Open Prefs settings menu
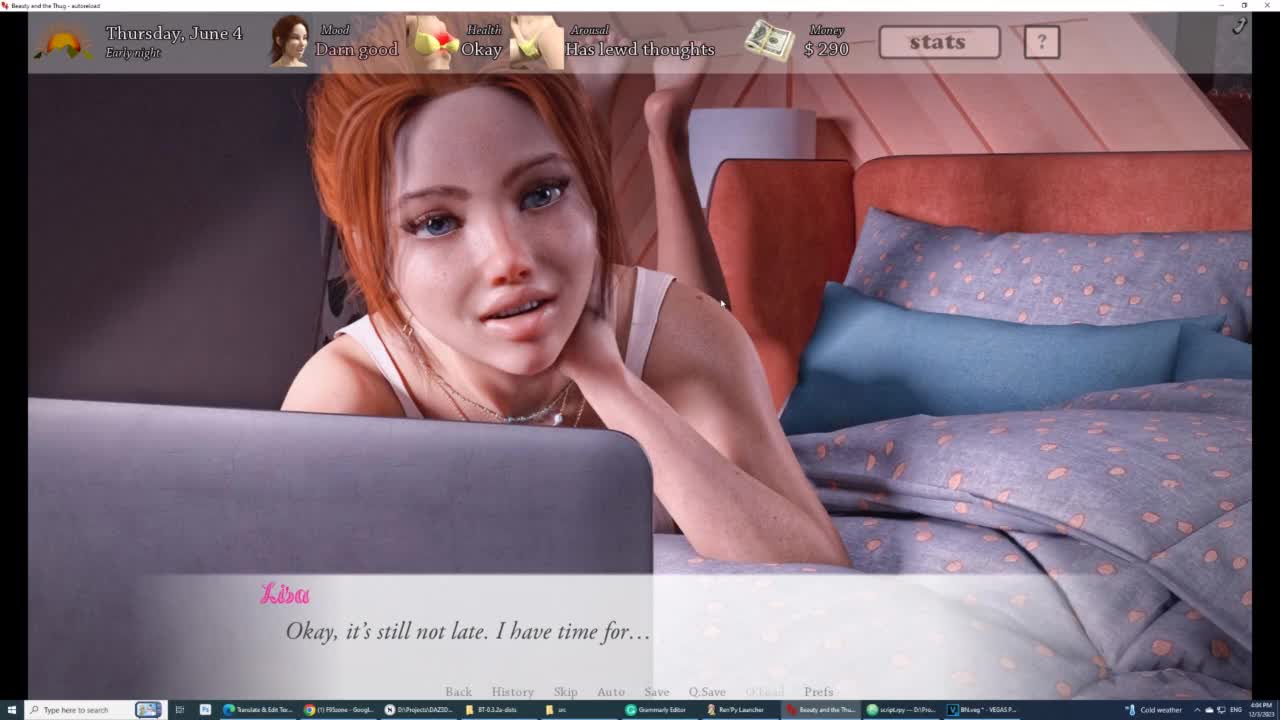The image size is (1280, 720). [x=818, y=692]
